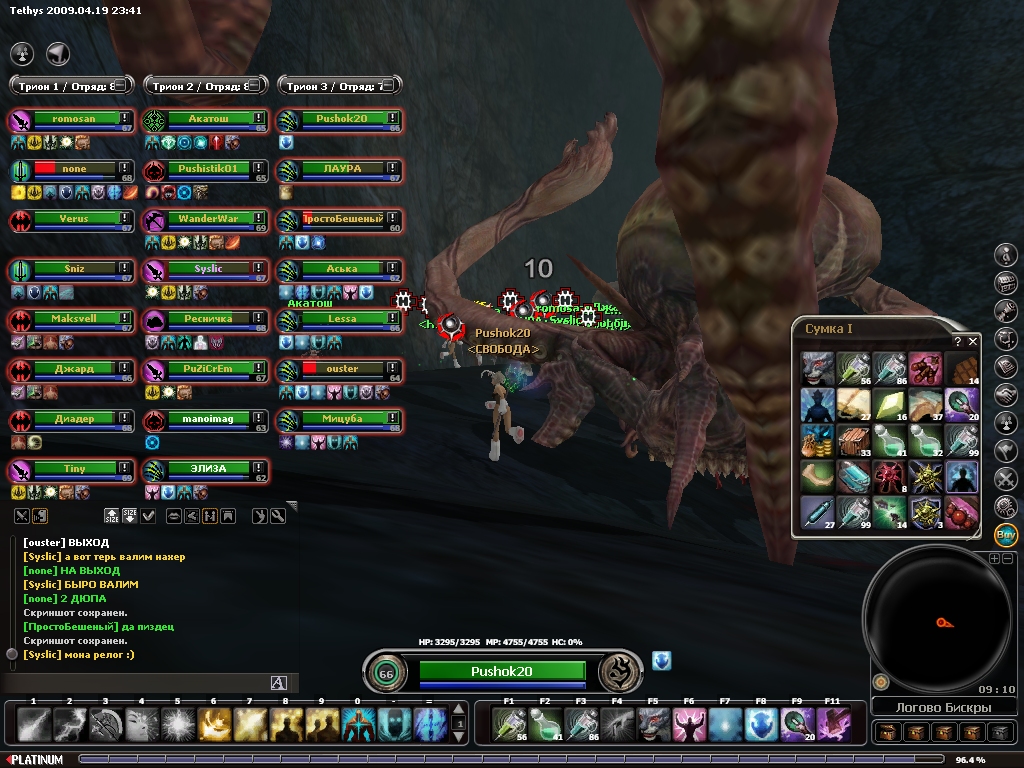Open the bag window help button
1024x768 pixels.
click(958, 341)
